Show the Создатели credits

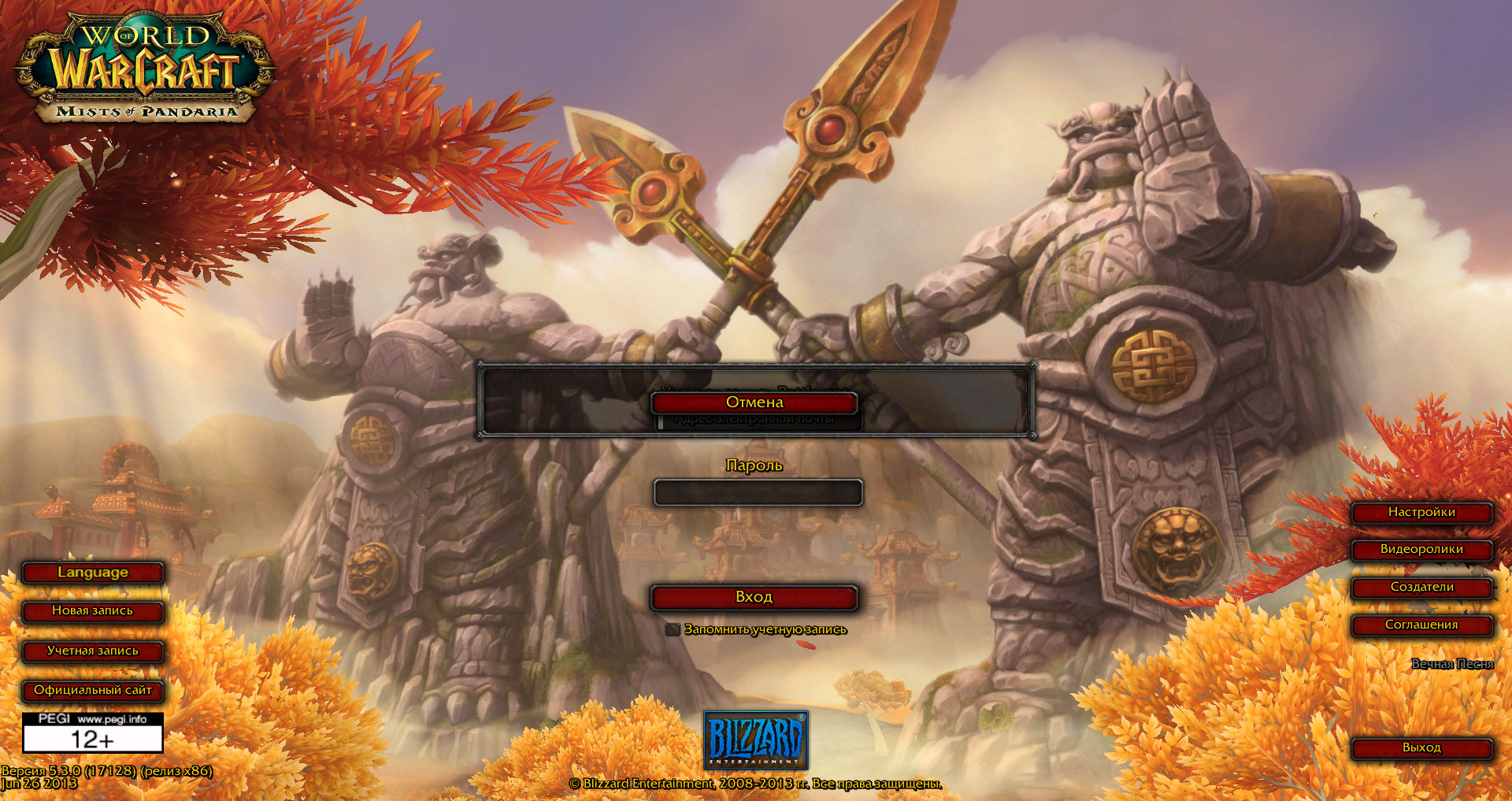tap(1421, 588)
